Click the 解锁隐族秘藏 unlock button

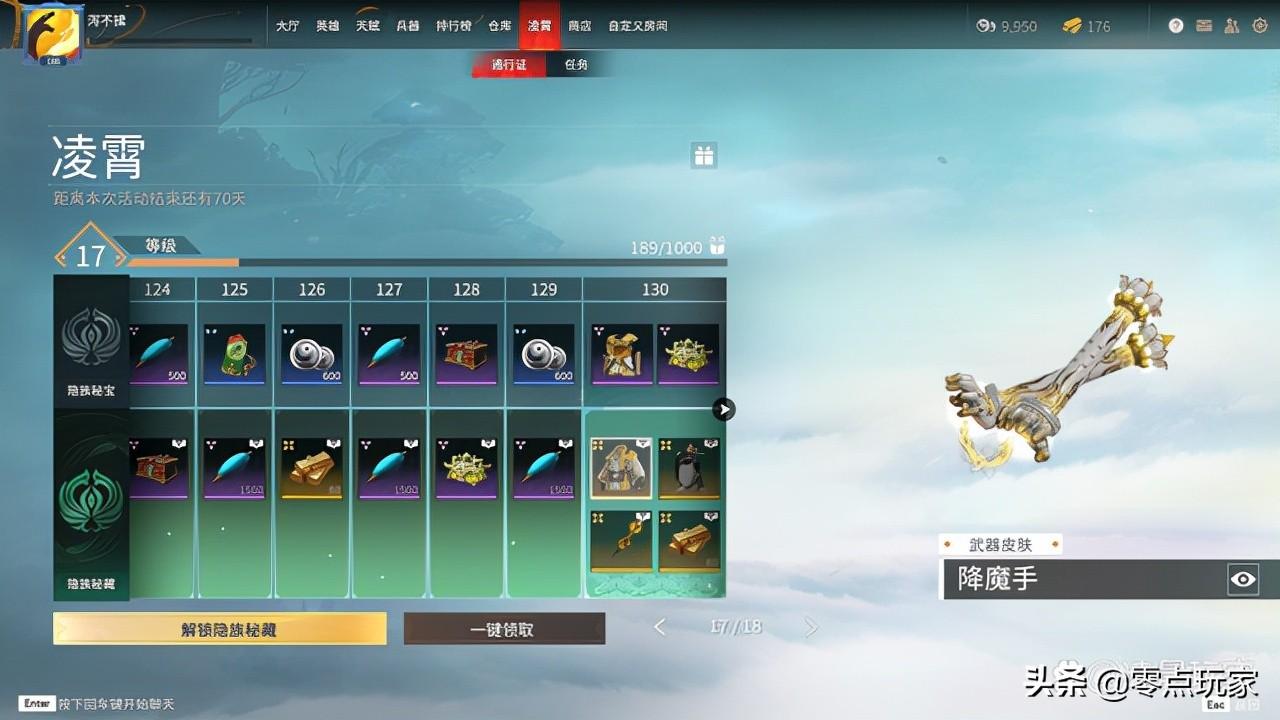220,628
